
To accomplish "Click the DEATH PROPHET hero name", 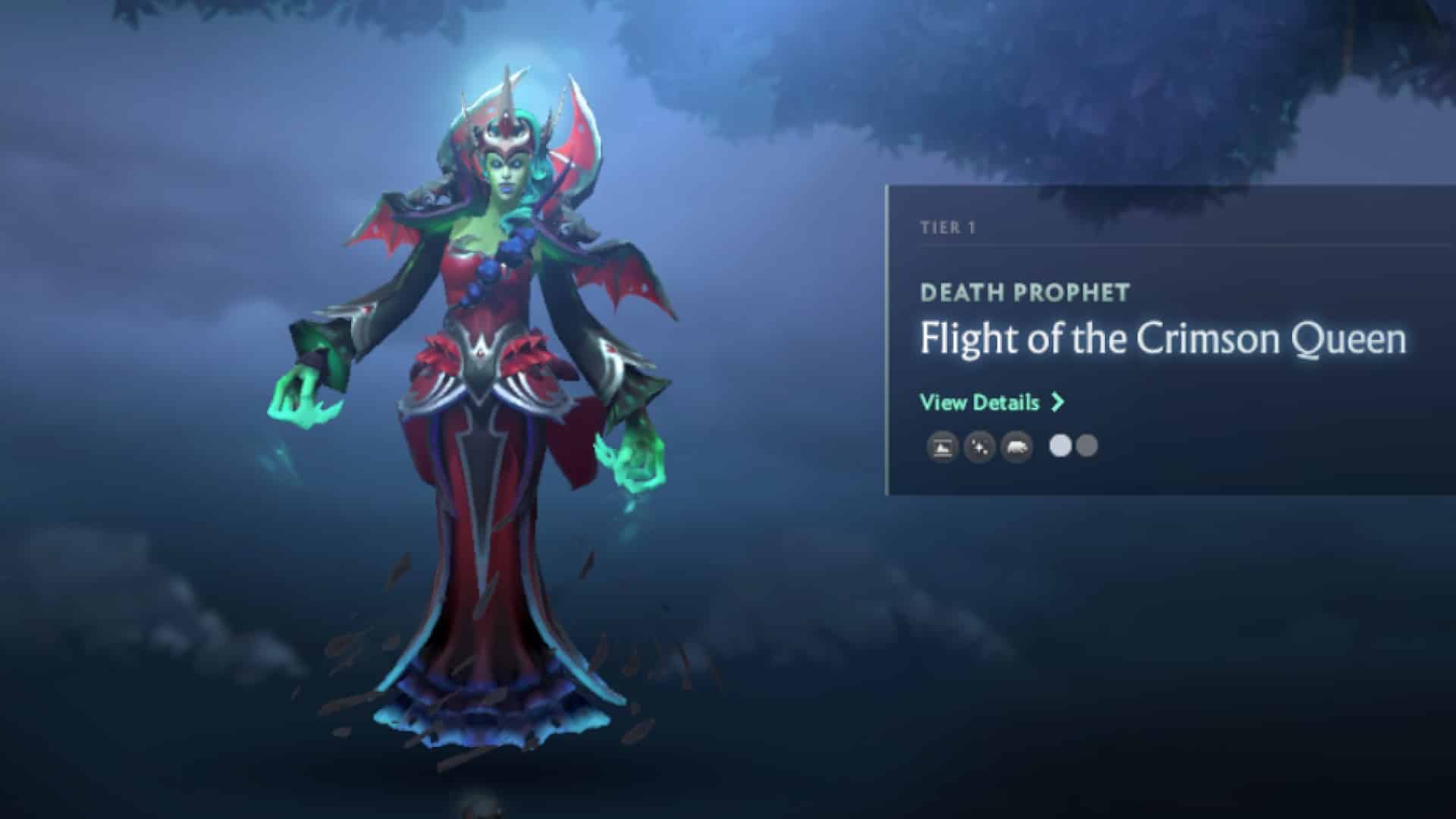I will (x=1025, y=291).
